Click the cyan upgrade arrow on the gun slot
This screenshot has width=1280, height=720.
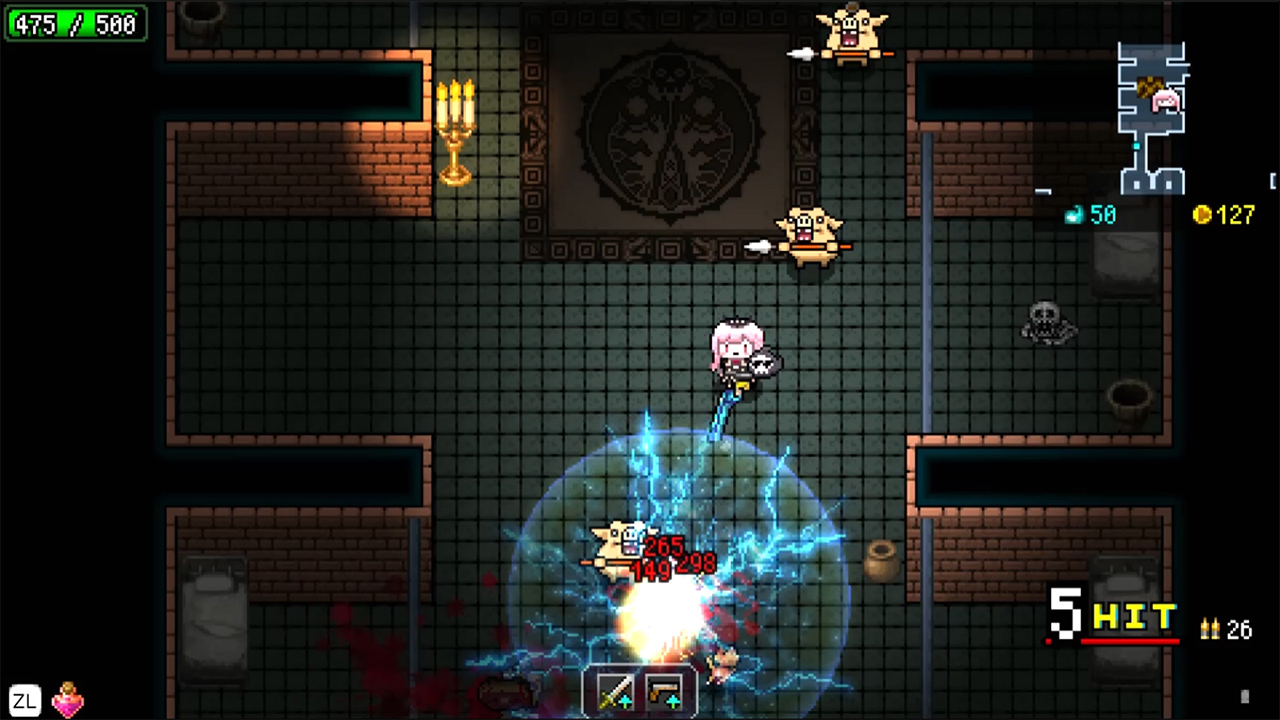[673, 701]
